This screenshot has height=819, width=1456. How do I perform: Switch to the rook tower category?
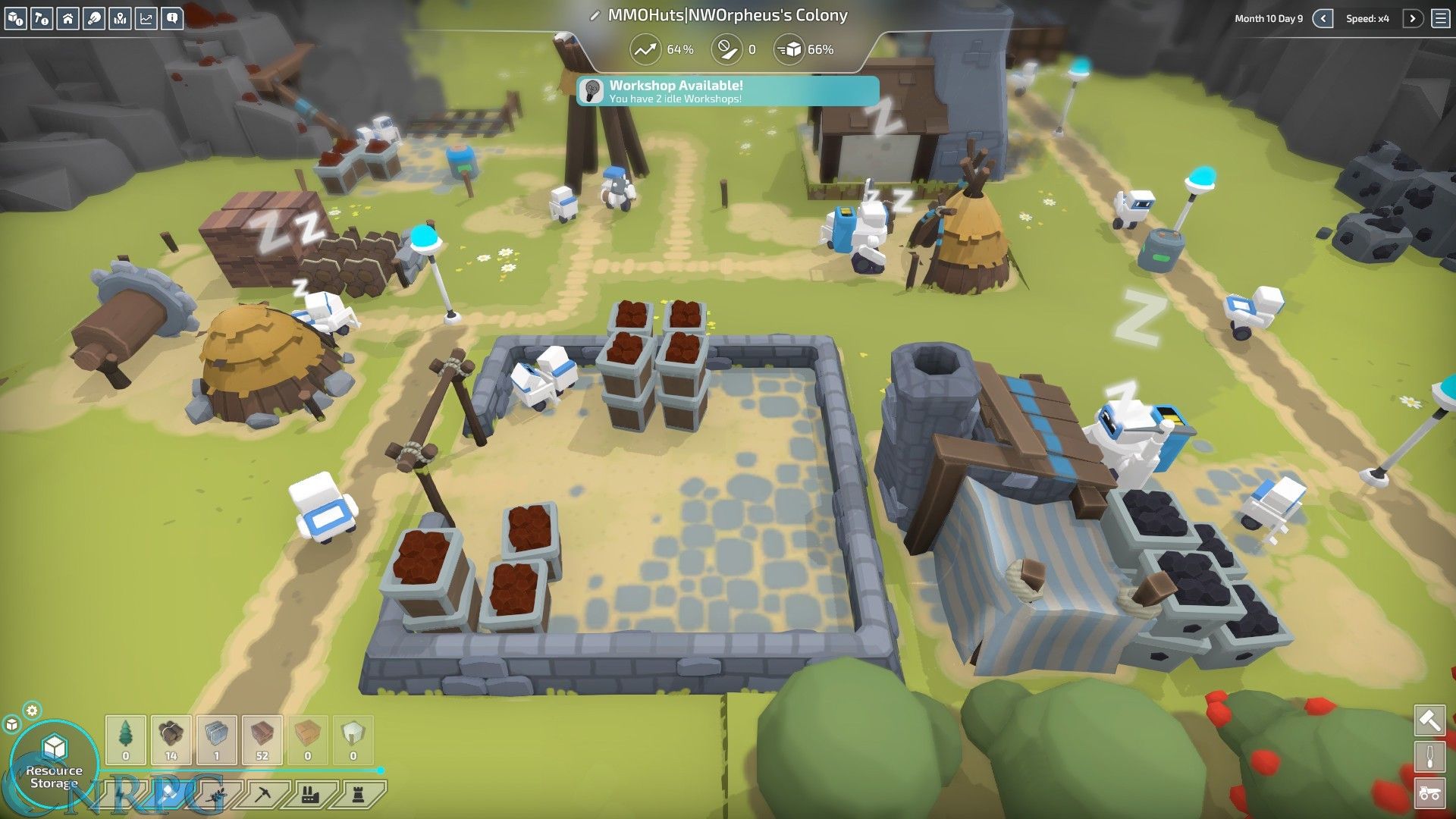tap(359, 795)
